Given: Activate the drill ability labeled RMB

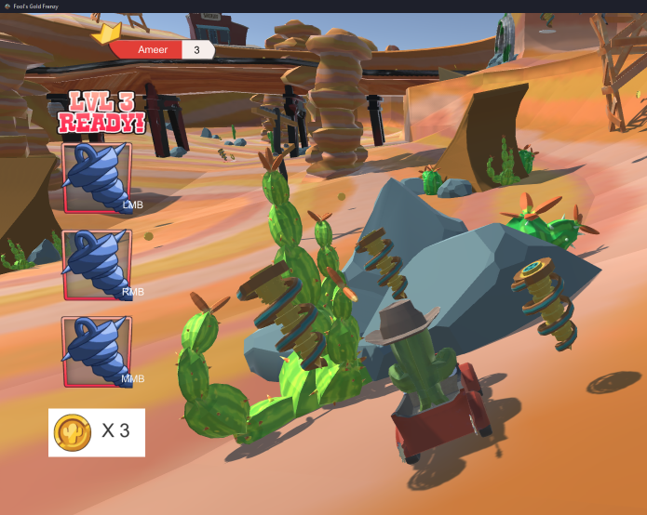Looking at the screenshot, I should coord(97,265).
